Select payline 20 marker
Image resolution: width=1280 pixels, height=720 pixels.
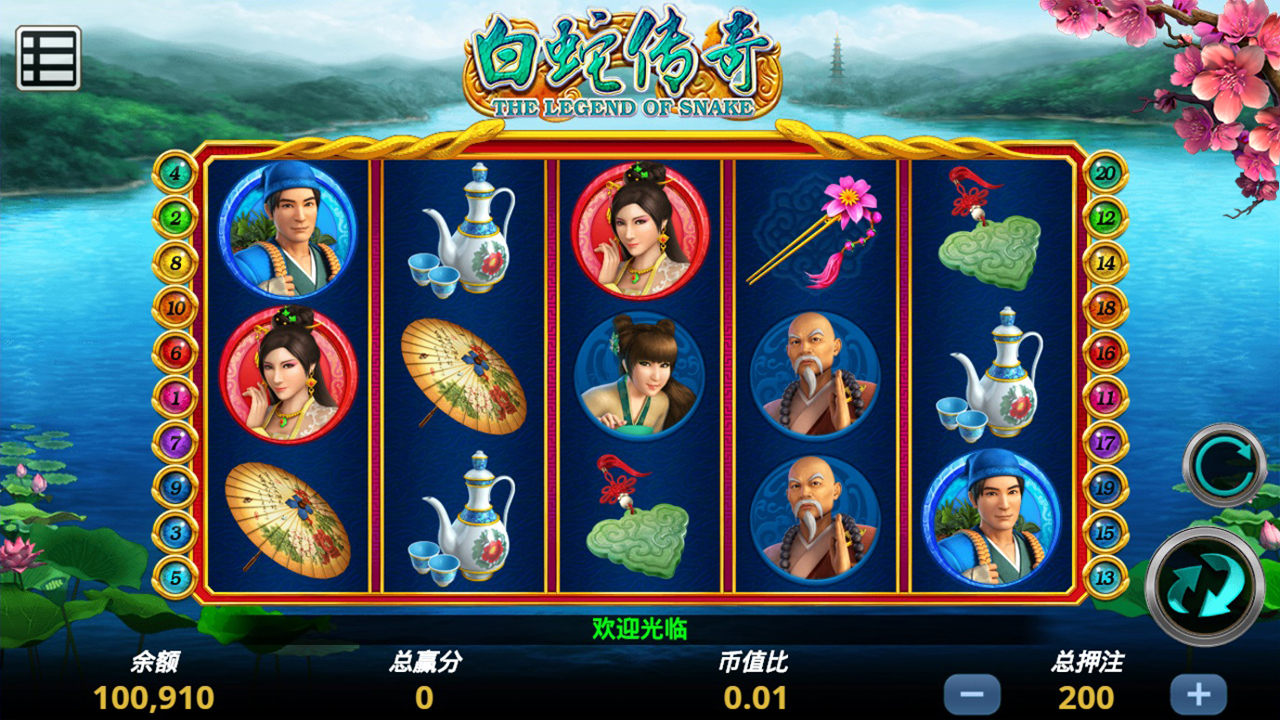1106,173
